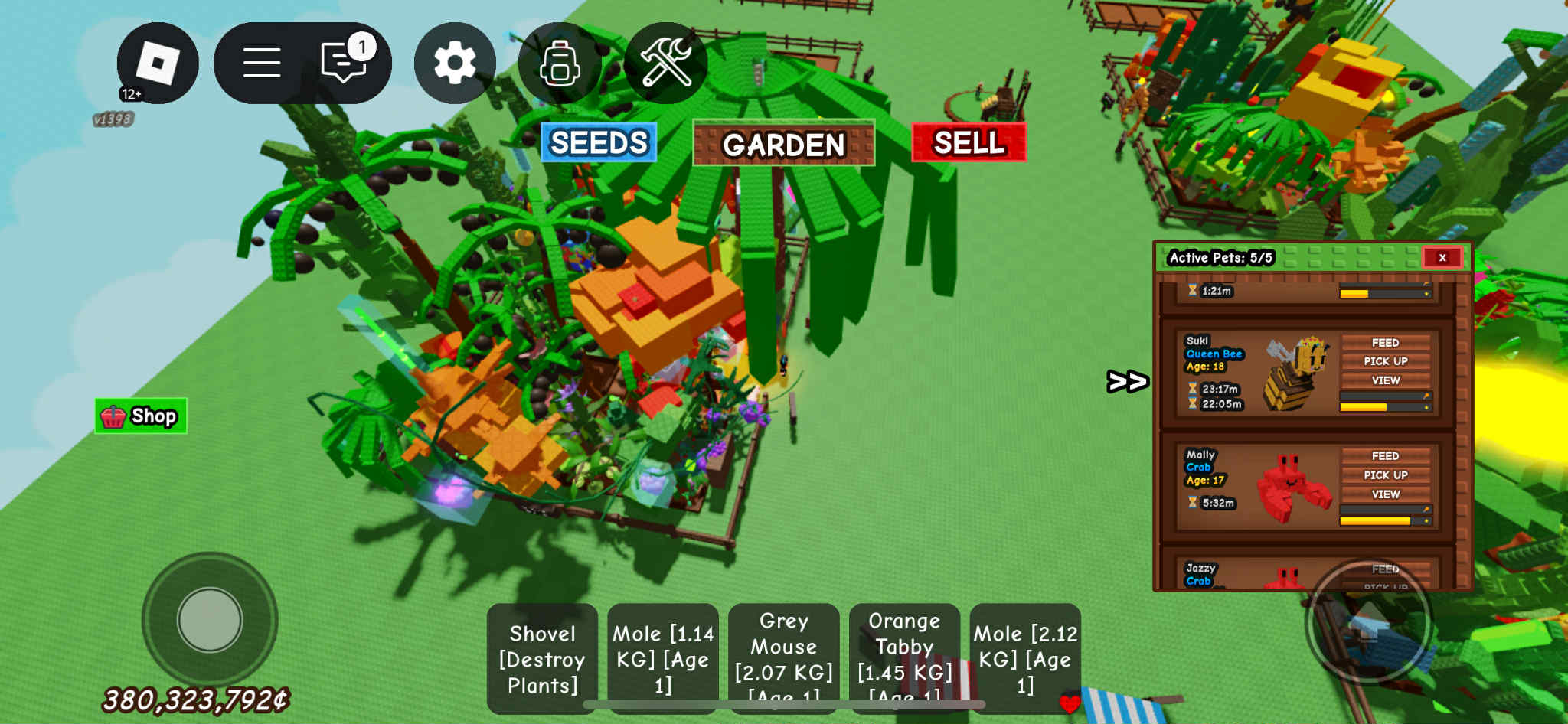The width and height of the screenshot is (1568, 724).
Task: Close the Active Pets panel
Action: (1442, 258)
